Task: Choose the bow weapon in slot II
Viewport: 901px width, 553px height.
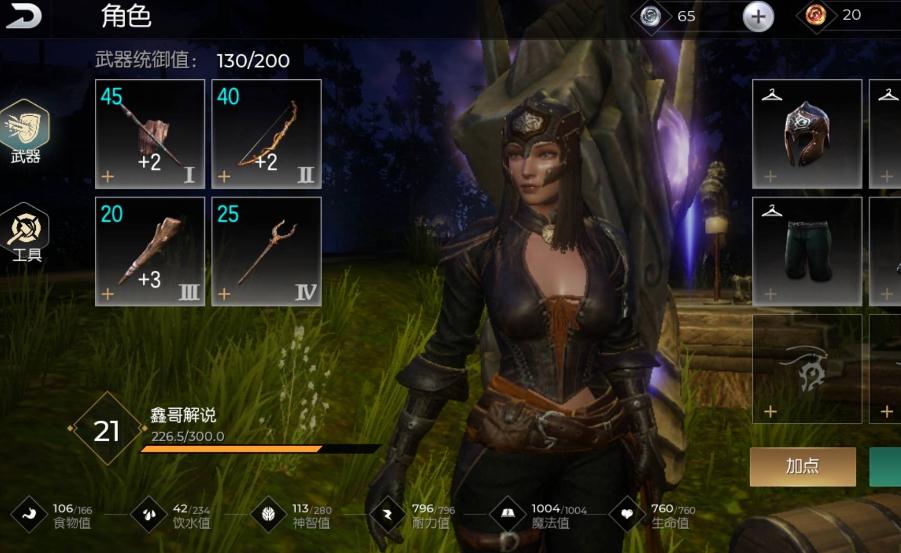Action: [x=266, y=134]
